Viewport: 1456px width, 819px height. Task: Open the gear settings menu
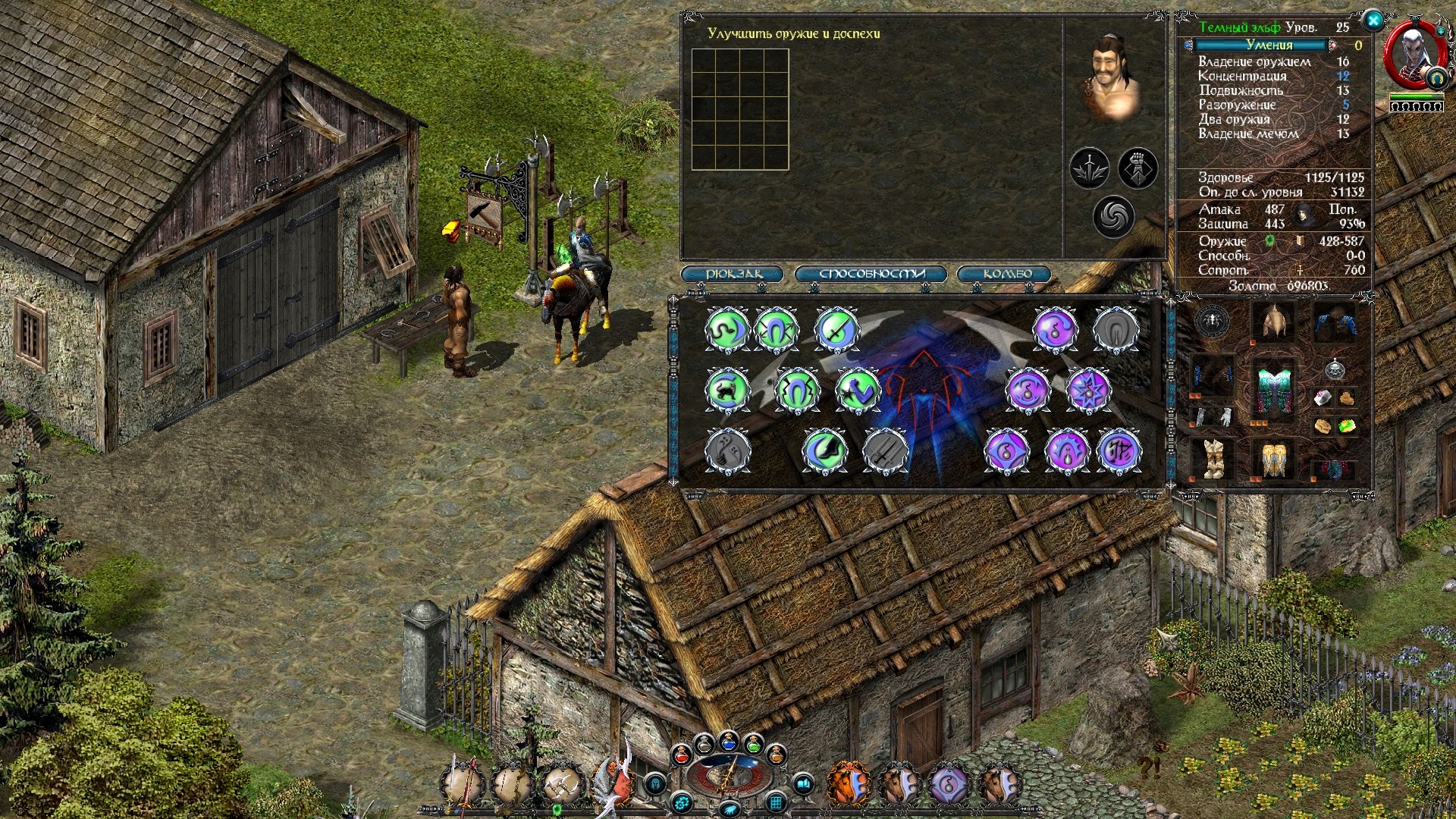click(x=682, y=802)
